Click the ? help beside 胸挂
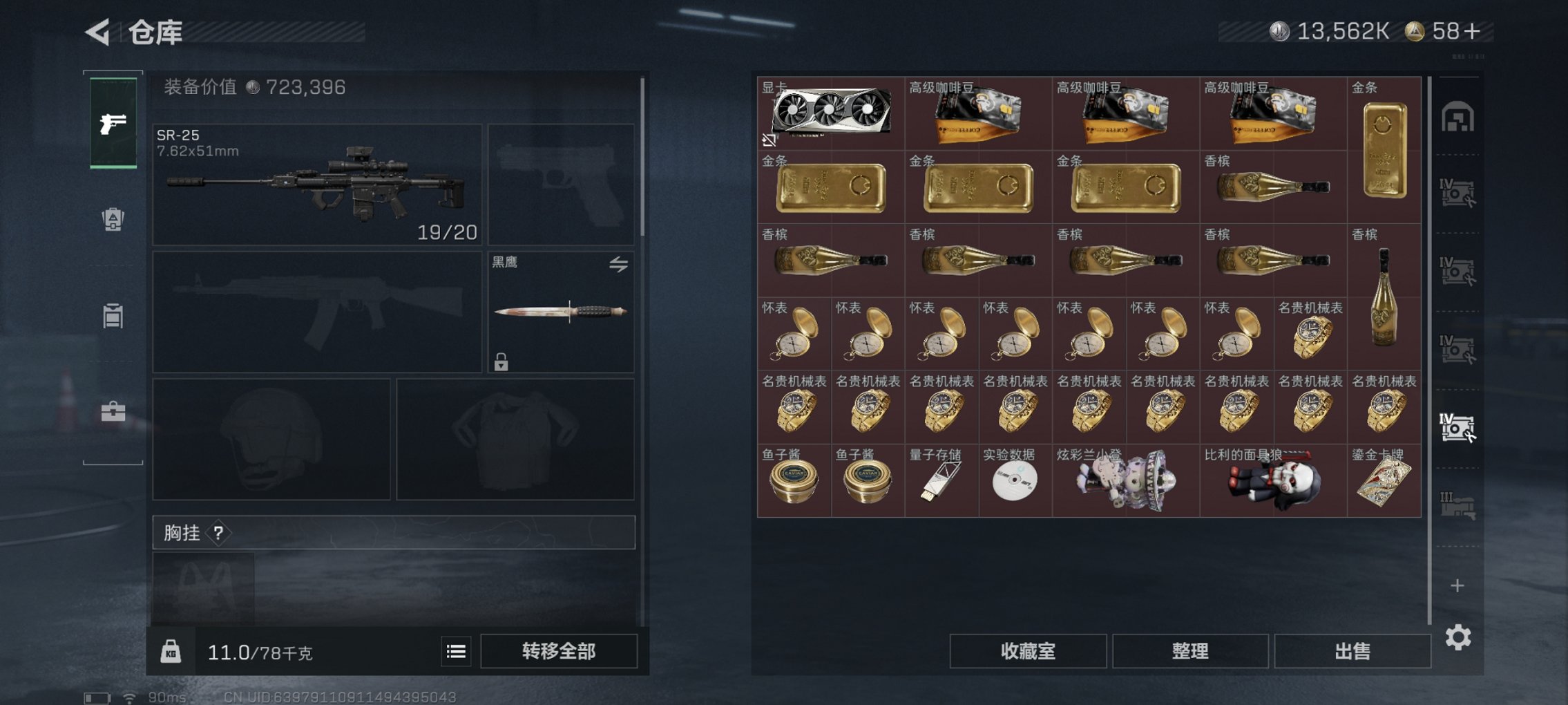 pyautogui.click(x=218, y=533)
